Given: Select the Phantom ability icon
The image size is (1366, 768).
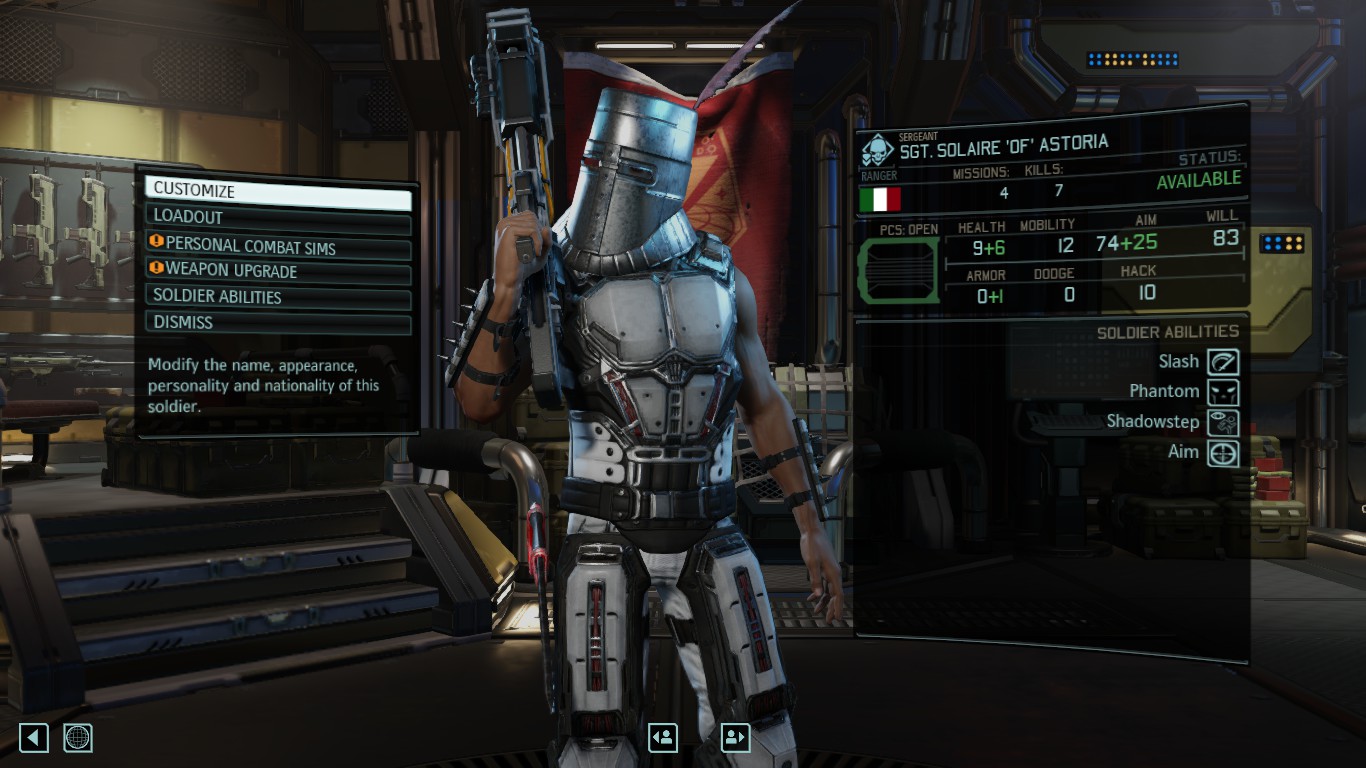Looking at the screenshot, I should (1223, 392).
